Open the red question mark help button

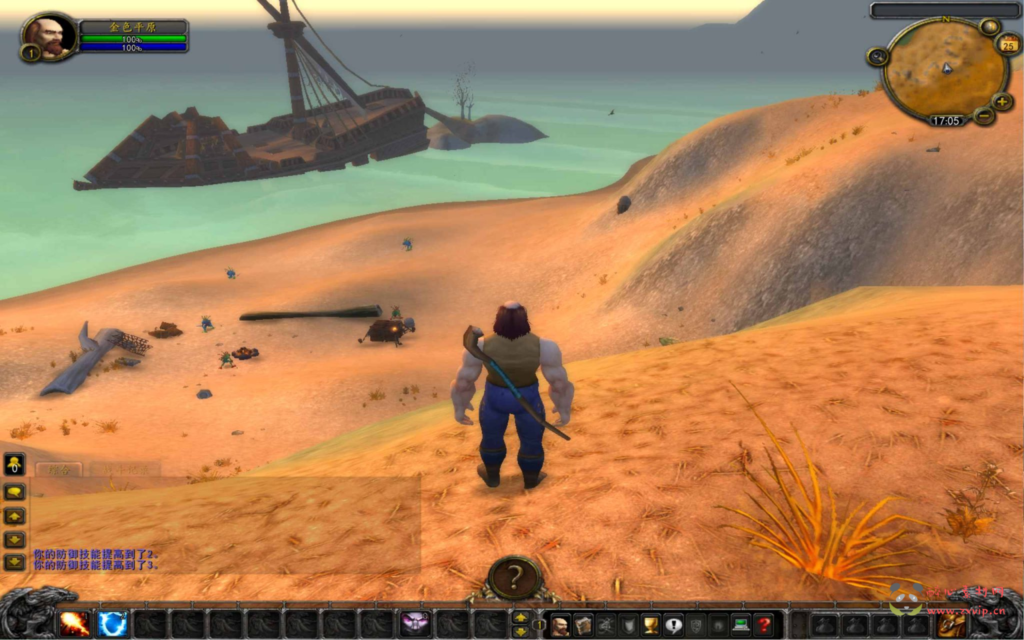[764, 625]
